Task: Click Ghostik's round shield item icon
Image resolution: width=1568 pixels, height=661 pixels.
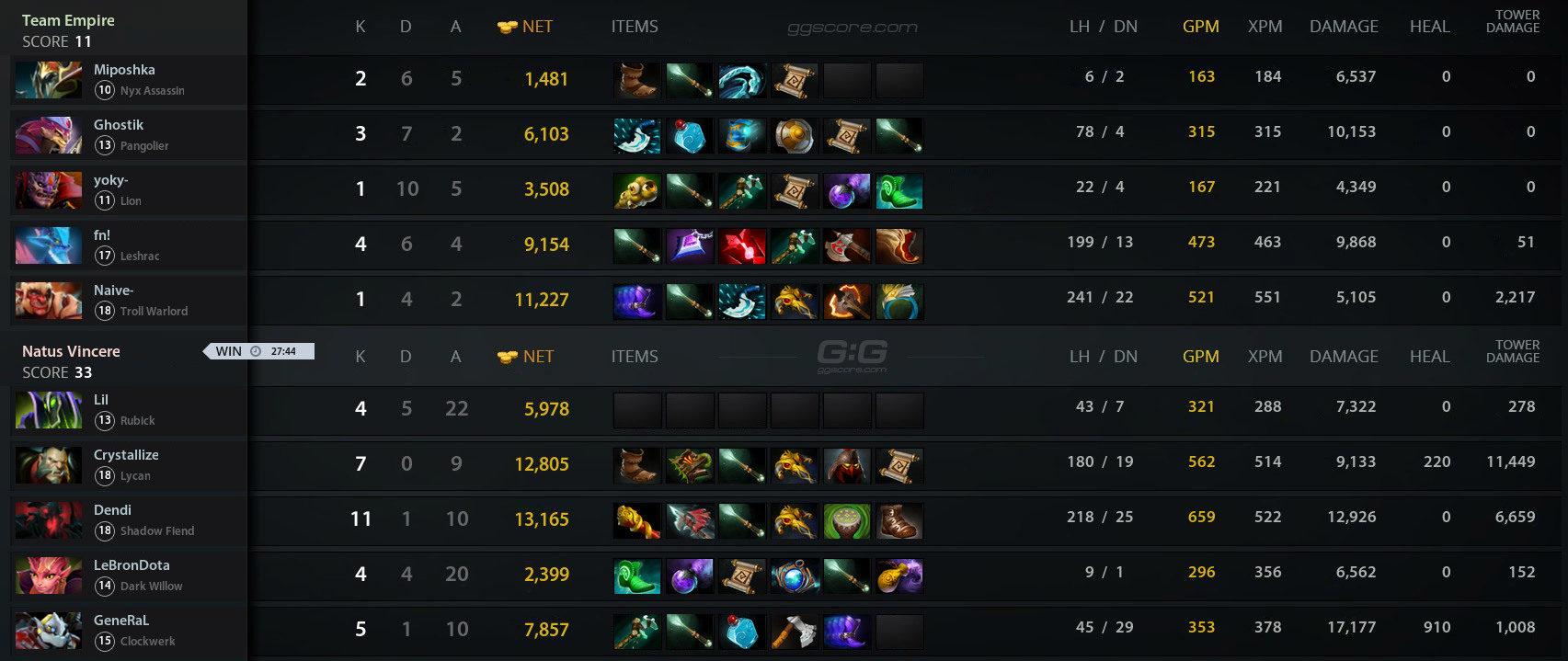Action: pos(795,136)
